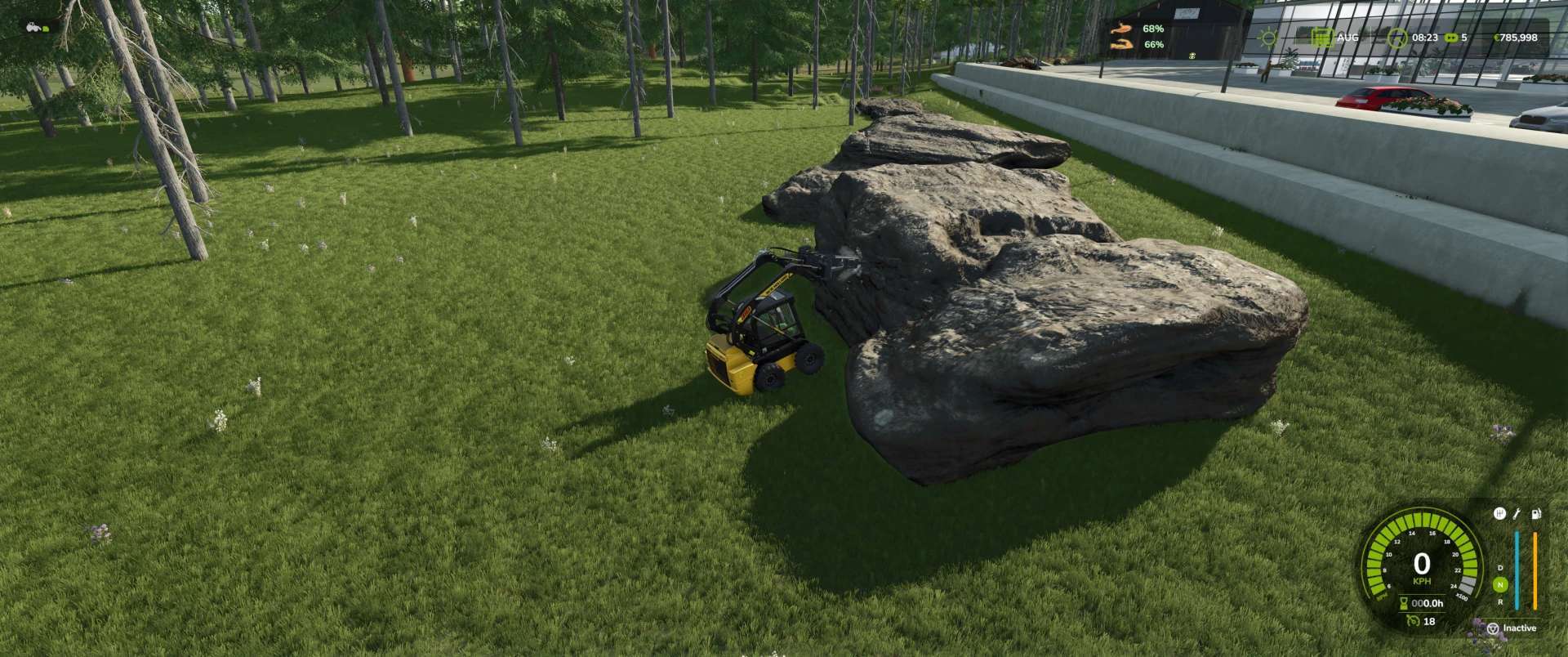Click the cruise control speed icon
Image resolution: width=1568 pixels, height=657 pixels.
pyautogui.click(x=1413, y=621)
